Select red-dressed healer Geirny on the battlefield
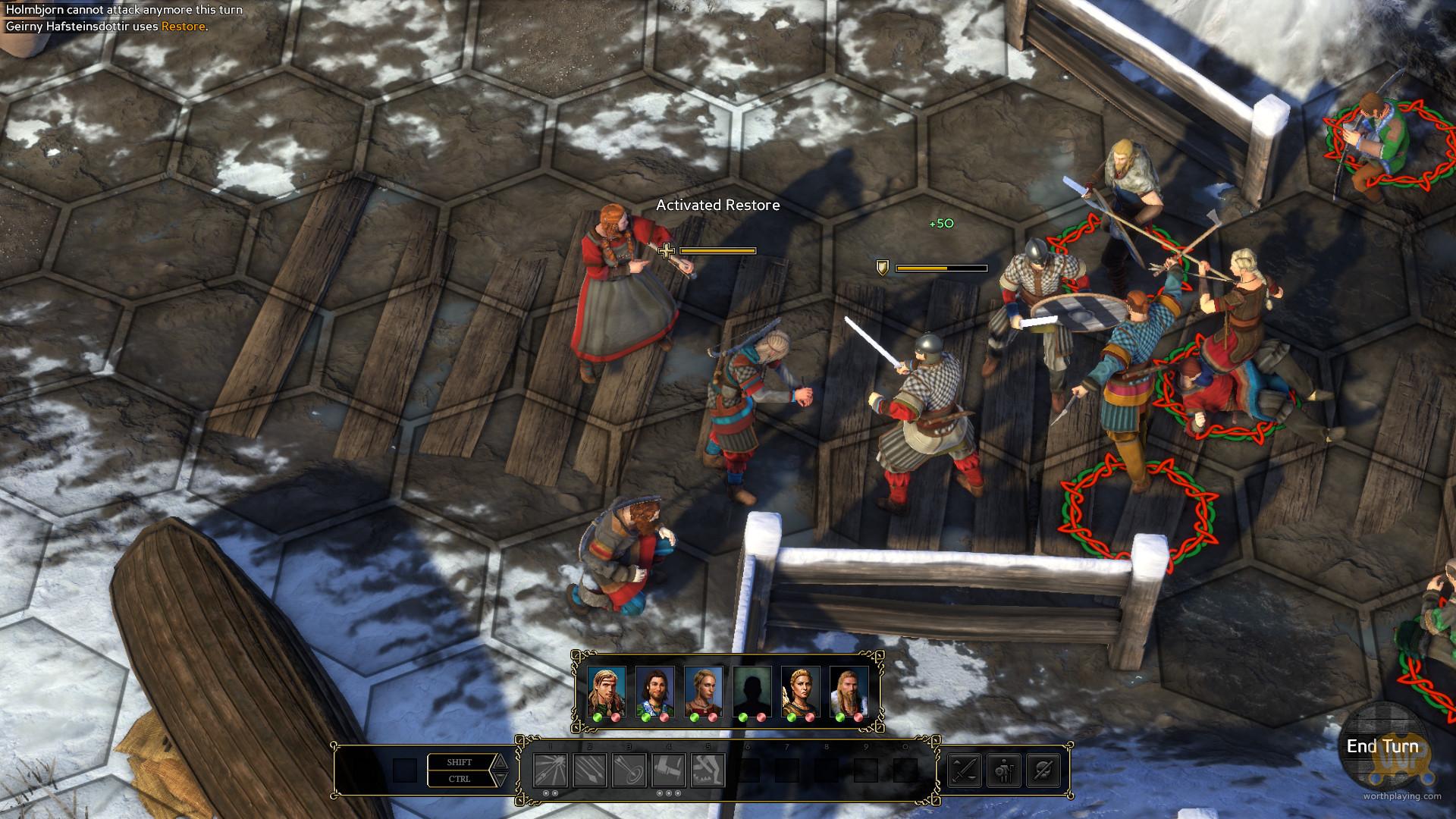Screen dimensions: 1456x819 point(622,296)
